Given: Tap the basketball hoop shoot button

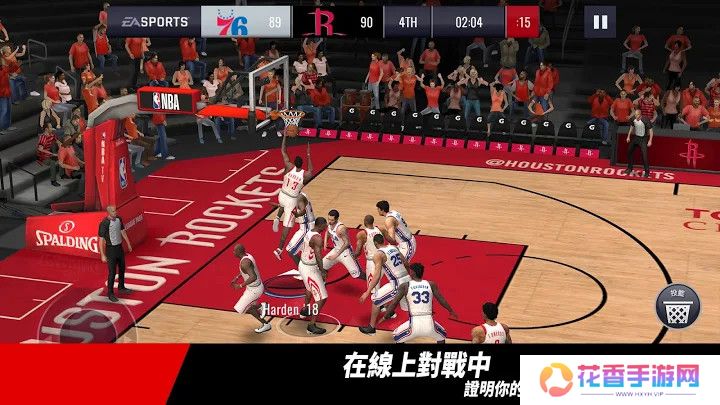Looking at the screenshot, I should pos(677,305).
